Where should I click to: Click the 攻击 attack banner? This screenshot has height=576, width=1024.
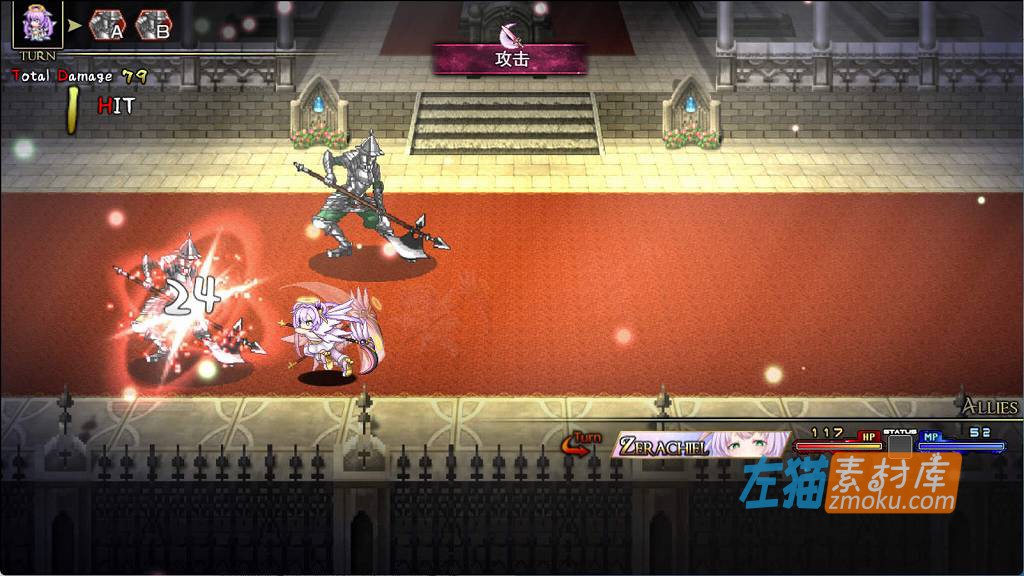coord(510,58)
